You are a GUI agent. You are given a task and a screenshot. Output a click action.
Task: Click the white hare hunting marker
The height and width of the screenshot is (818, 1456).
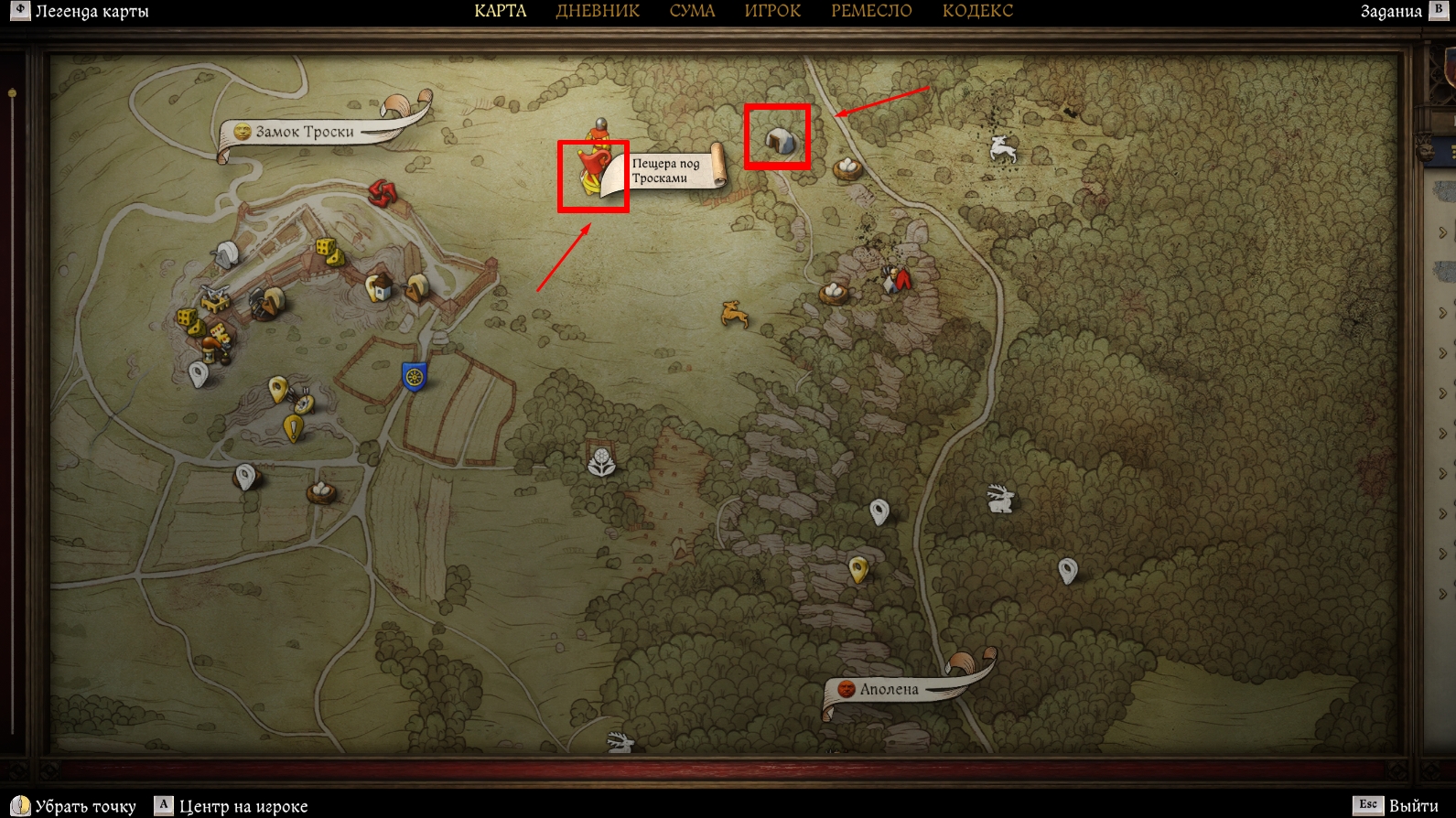click(999, 500)
